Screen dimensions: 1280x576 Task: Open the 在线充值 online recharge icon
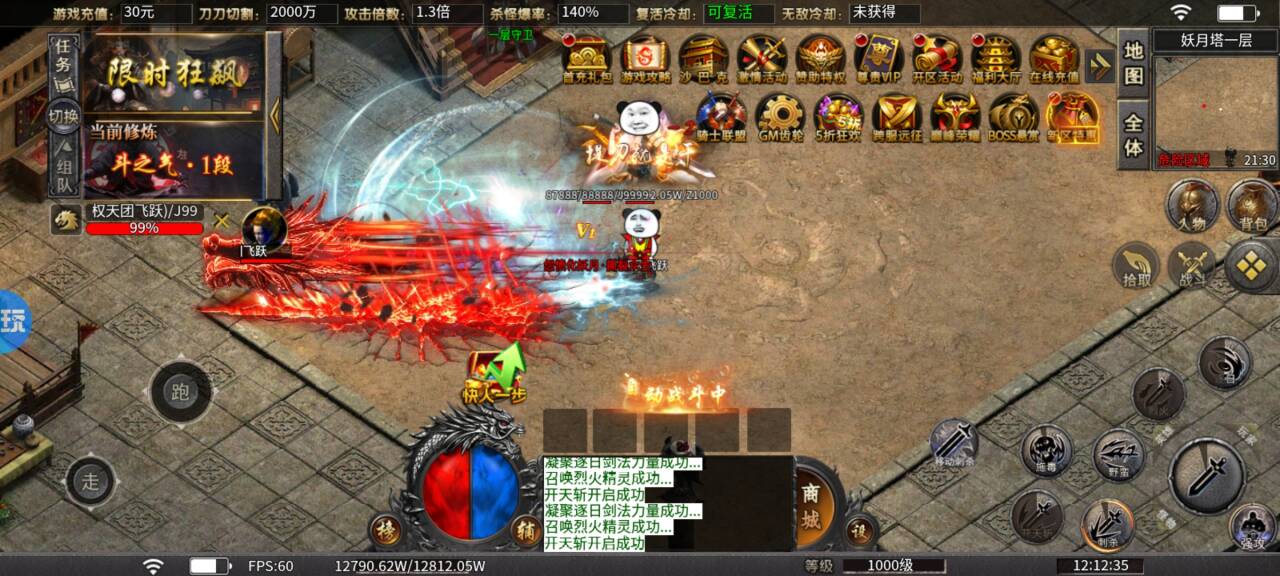[x=1054, y=59]
